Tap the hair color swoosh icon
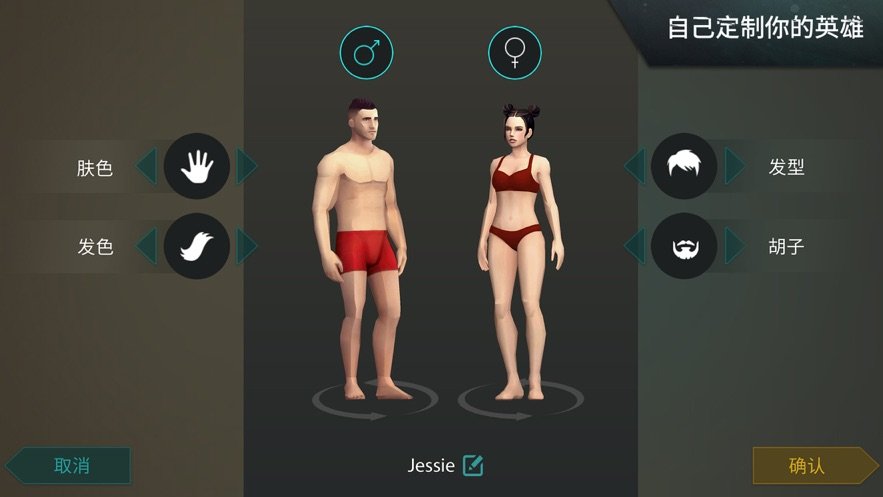Image resolution: width=883 pixels, height=497 pixels. coord(197,245)
